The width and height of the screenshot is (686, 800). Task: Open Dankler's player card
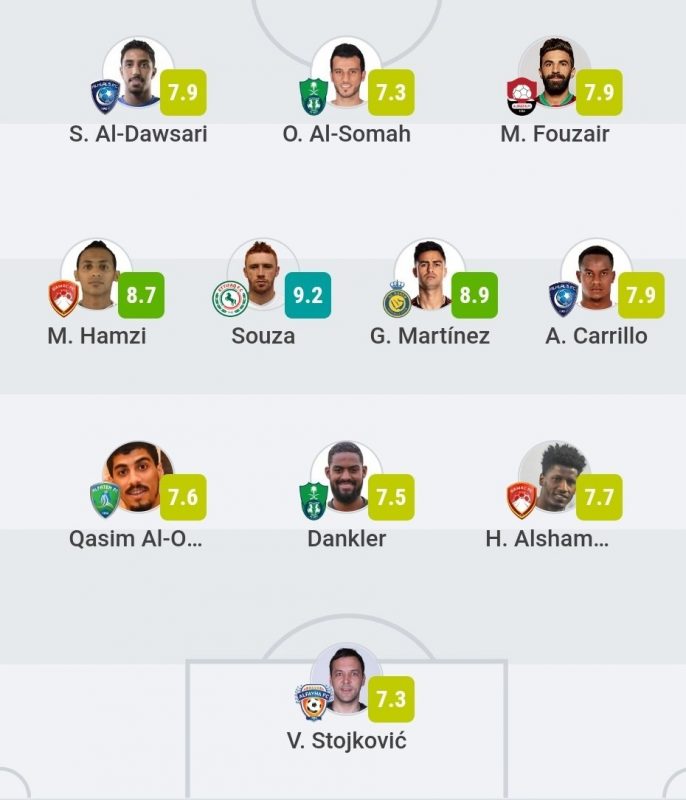click(346, 478)
